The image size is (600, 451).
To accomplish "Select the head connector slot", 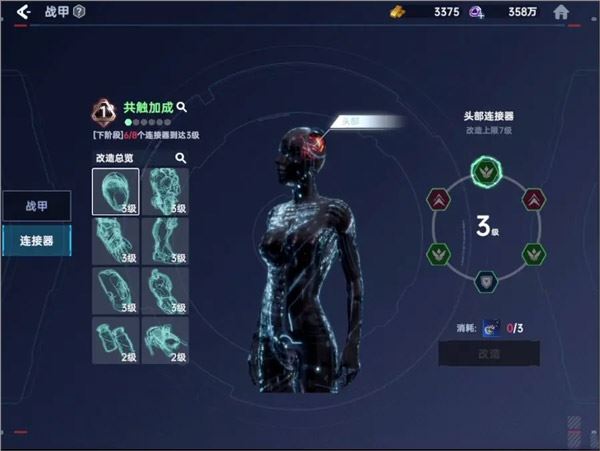I will [115, 191].
